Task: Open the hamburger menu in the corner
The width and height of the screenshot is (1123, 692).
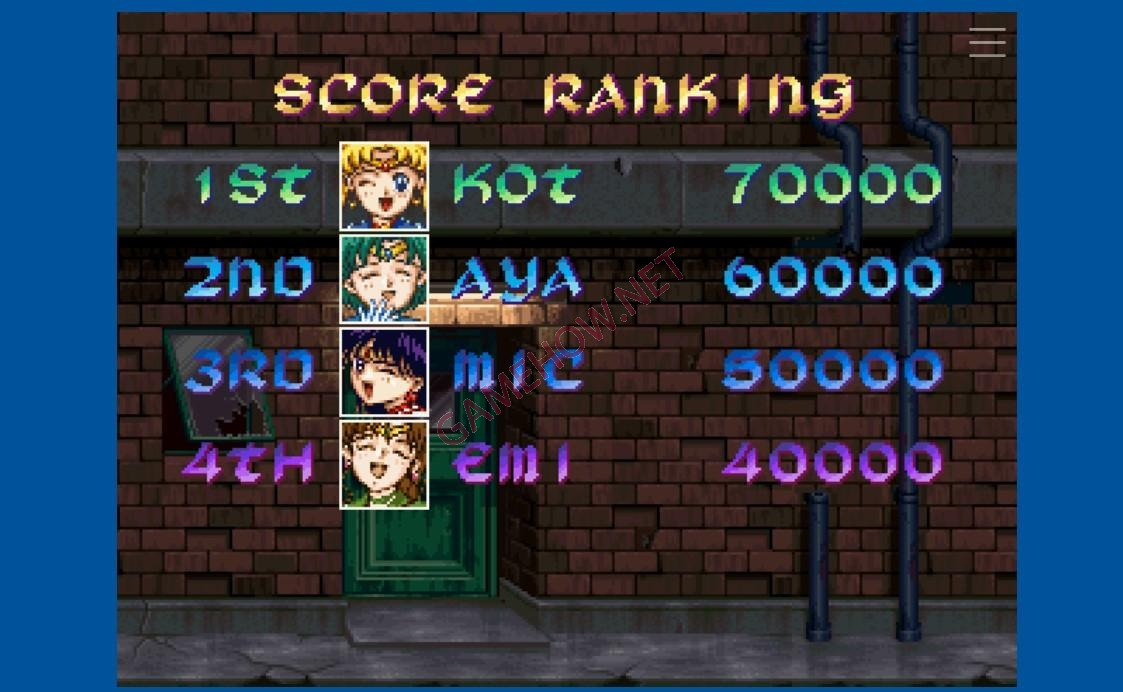Action: coord(987,42)
